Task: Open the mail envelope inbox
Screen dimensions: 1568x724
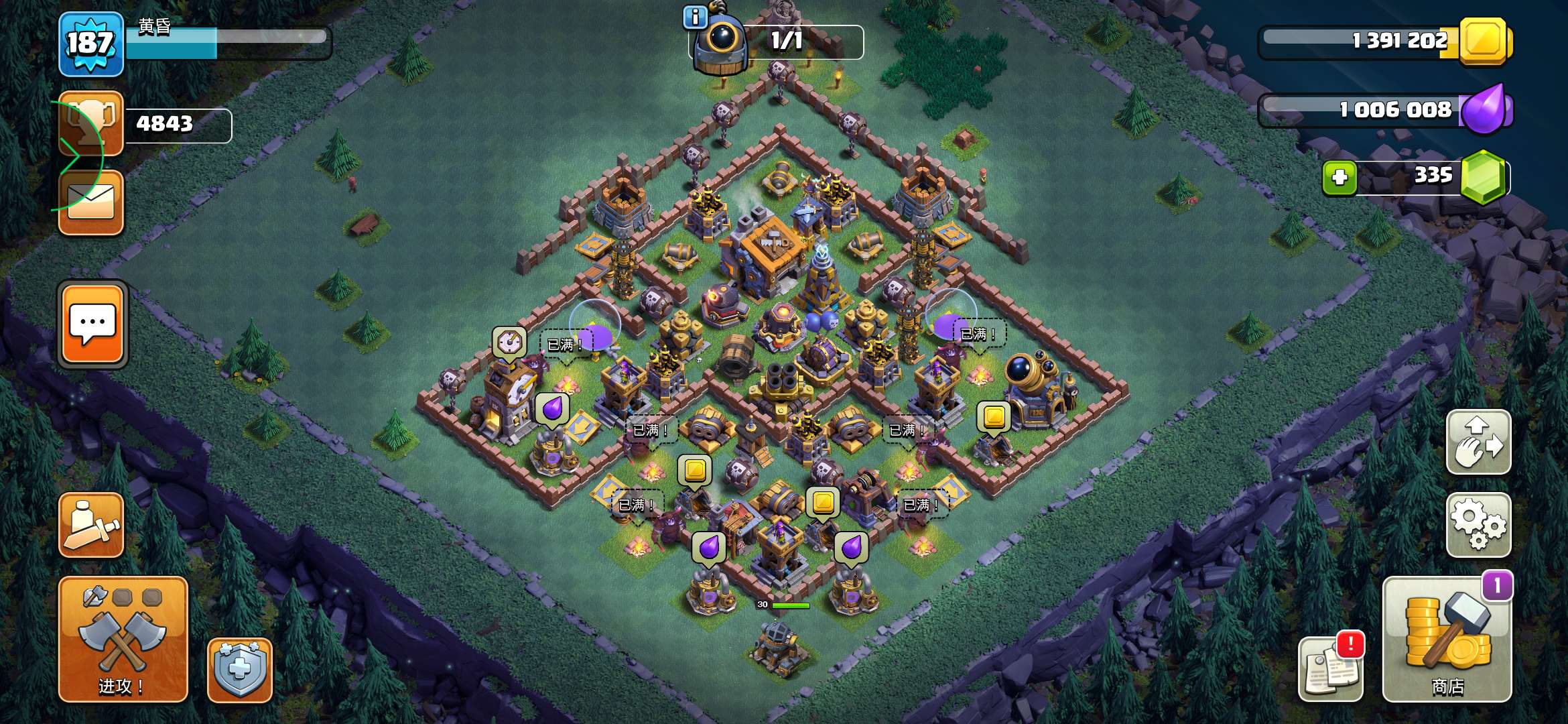Action: [x=91, y=202]
